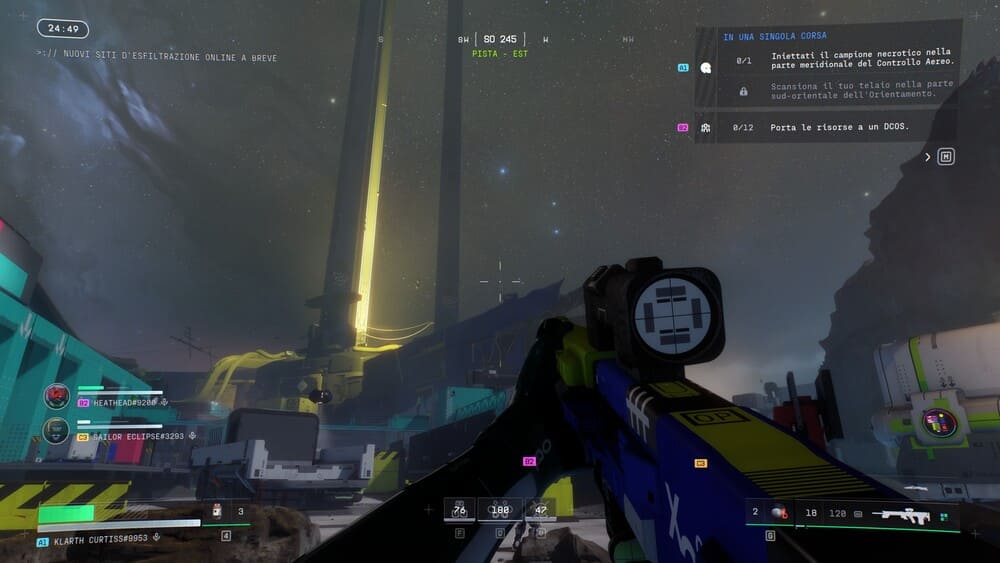Viewport: 1000px width, 563px height.
Task: Select the grenade equipment icon
Action: tap(778, 513)
